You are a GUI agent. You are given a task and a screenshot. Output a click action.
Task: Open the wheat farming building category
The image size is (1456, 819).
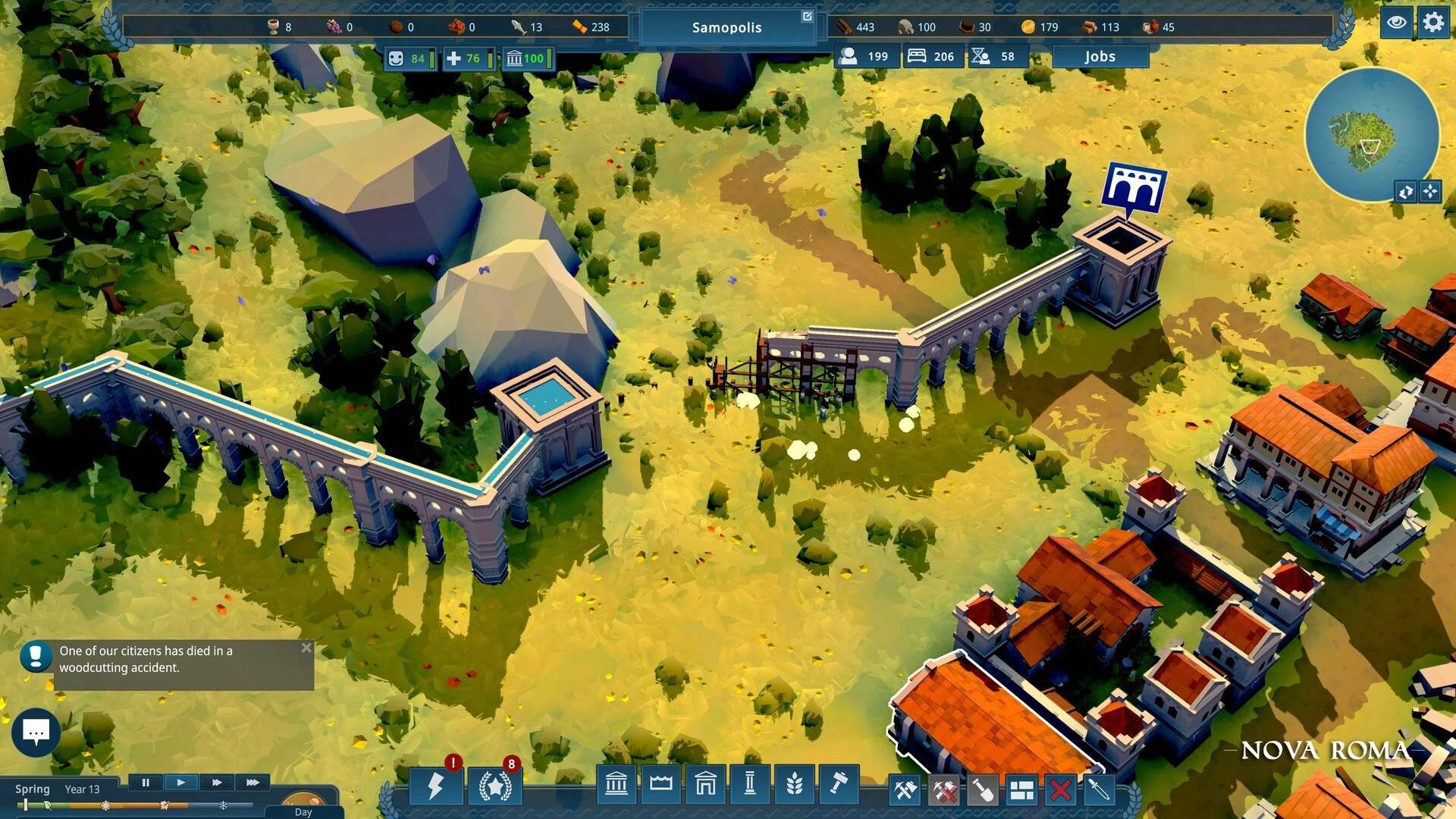(x=794, y=784)
